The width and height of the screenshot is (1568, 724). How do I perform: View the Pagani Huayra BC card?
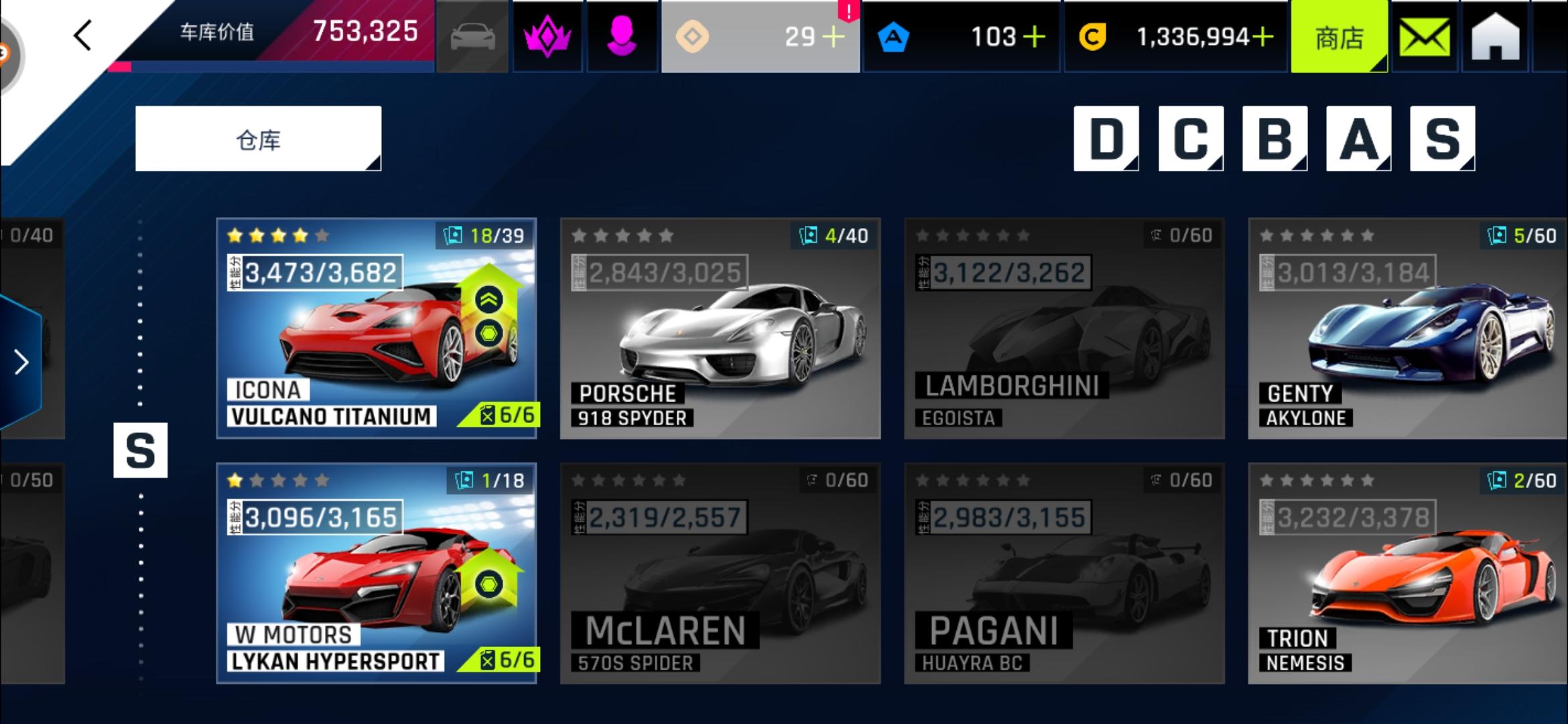coord(1064,573)
